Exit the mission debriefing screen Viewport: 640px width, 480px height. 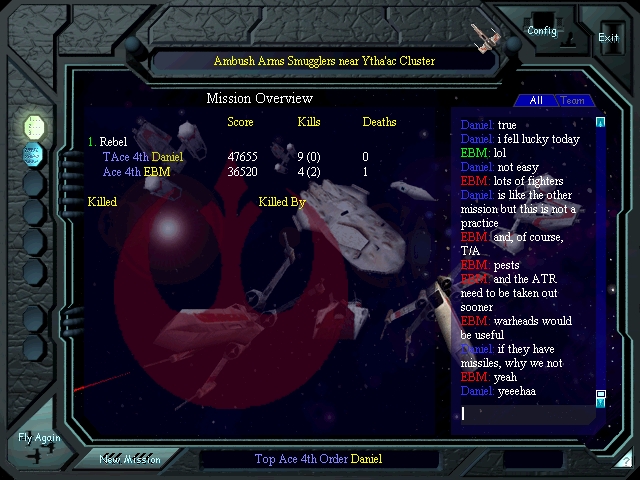(x=608, y=37)
